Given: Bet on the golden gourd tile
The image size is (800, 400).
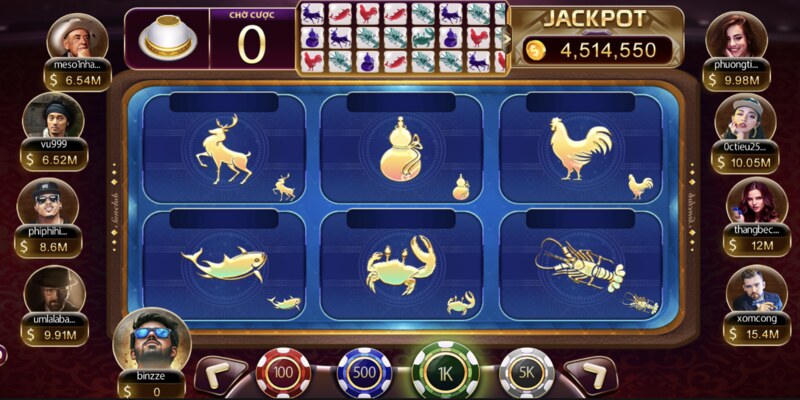Looking at the screenshot, I should coord(401,152).
